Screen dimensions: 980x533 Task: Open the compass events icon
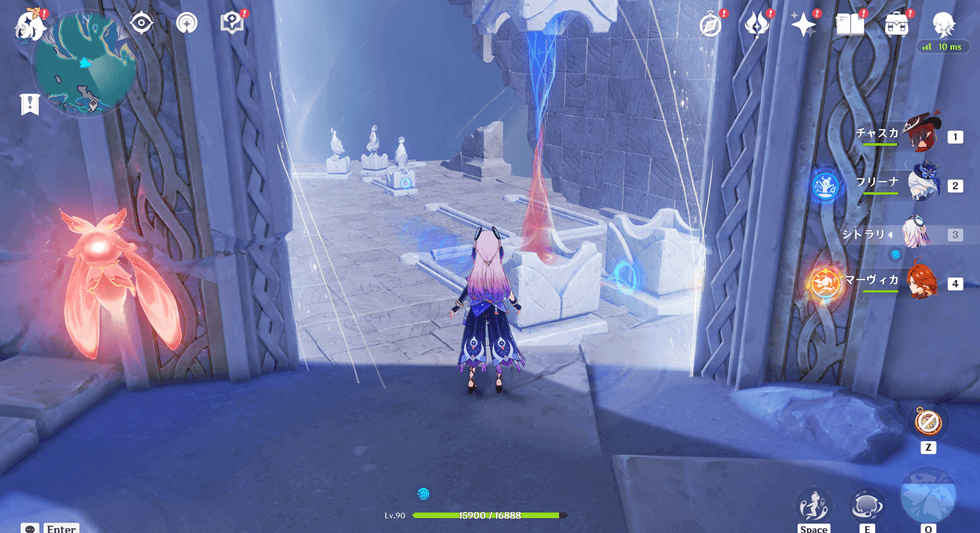point(710,25)
